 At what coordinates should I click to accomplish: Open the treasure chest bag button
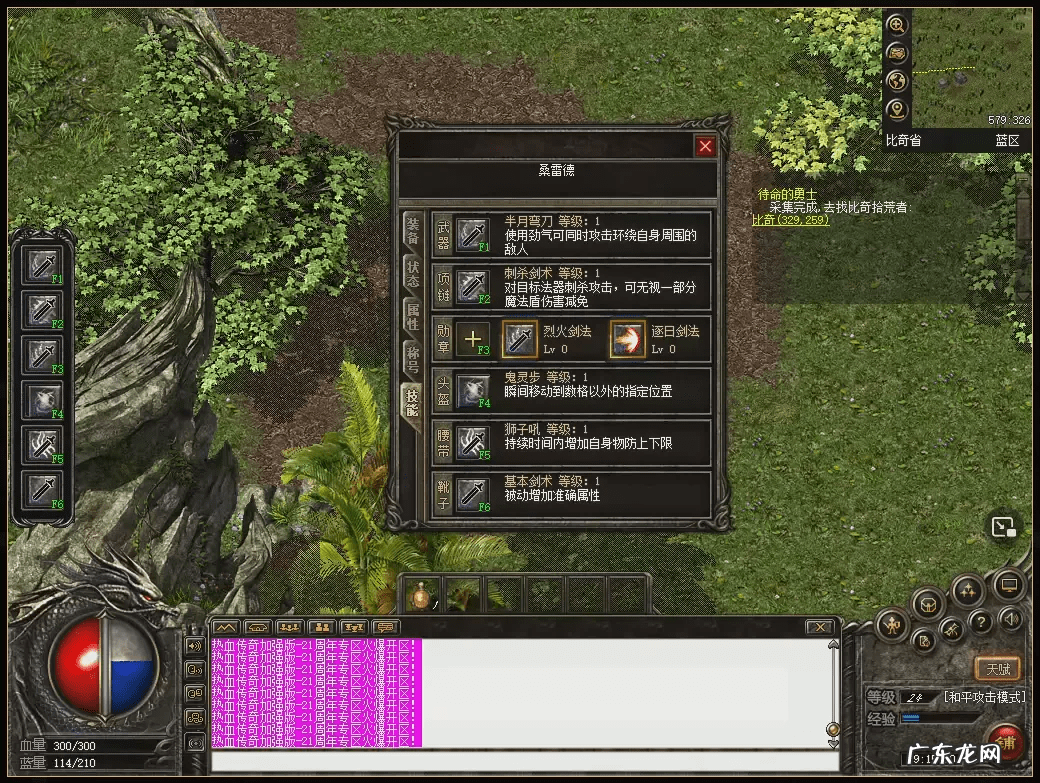[x=927, y=604]
